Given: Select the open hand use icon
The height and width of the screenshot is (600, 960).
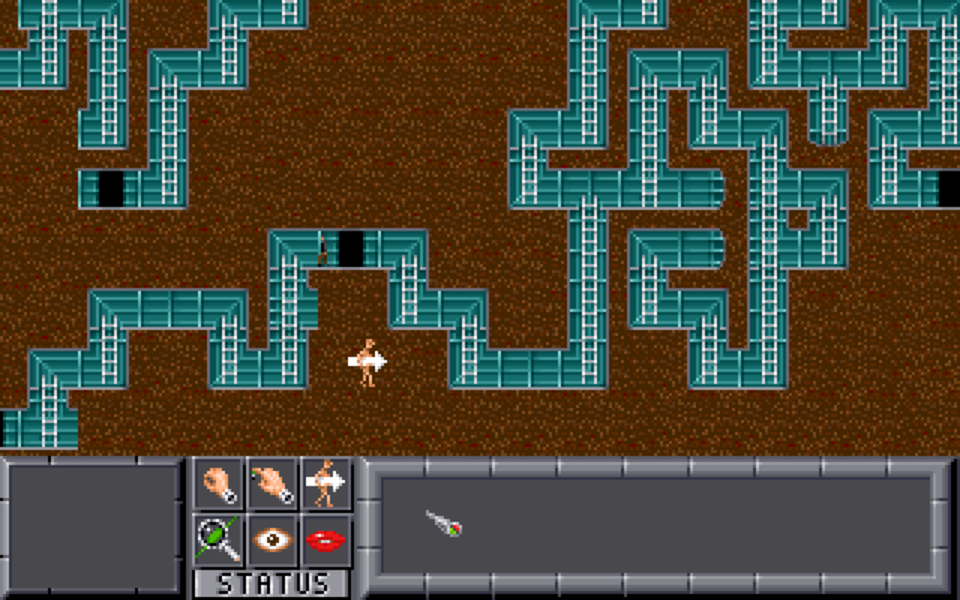Looking at the screenshot, I should pos(219,484).
